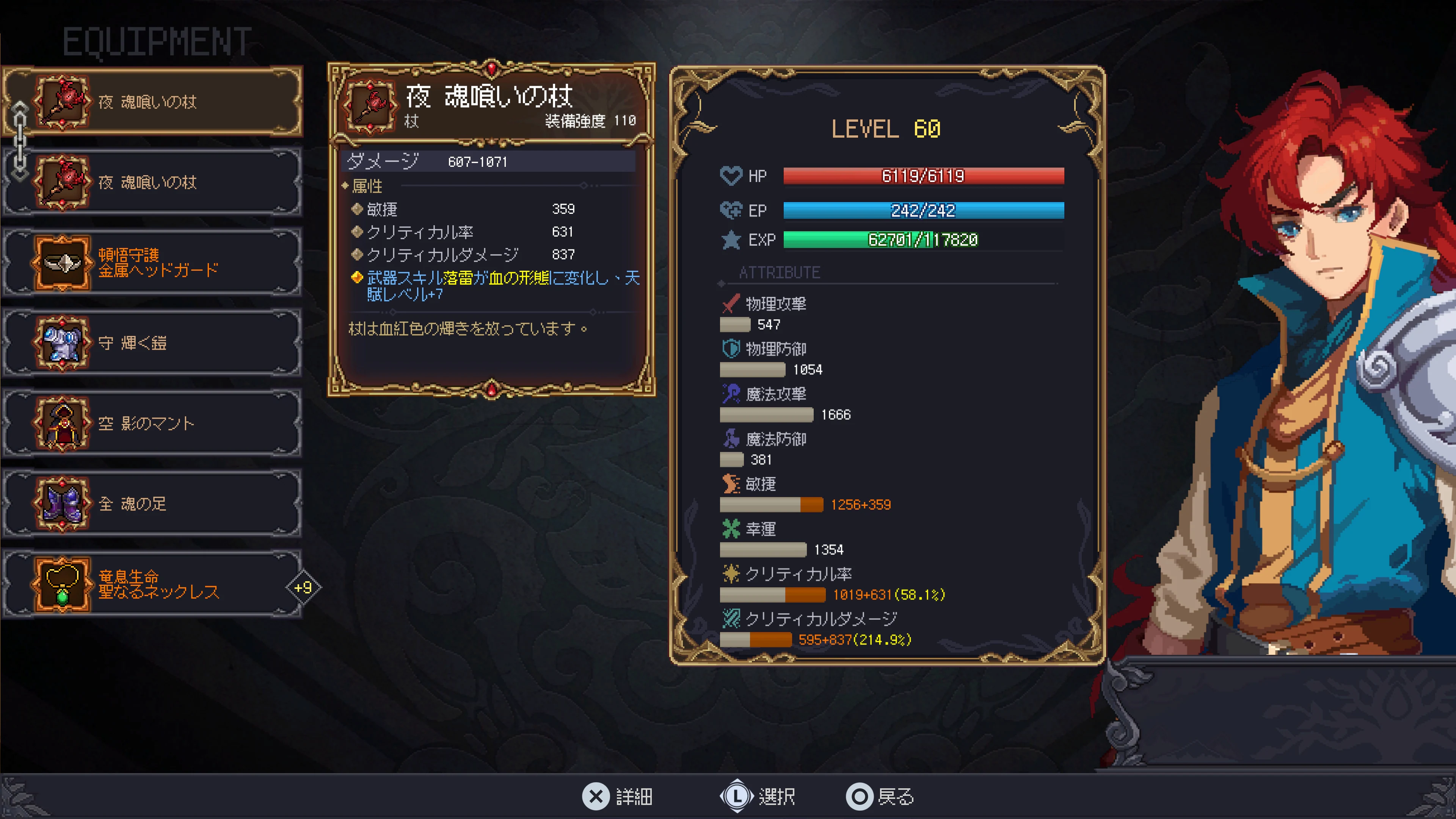Click the heart HP icon
1456x819 pixels.
731,175
